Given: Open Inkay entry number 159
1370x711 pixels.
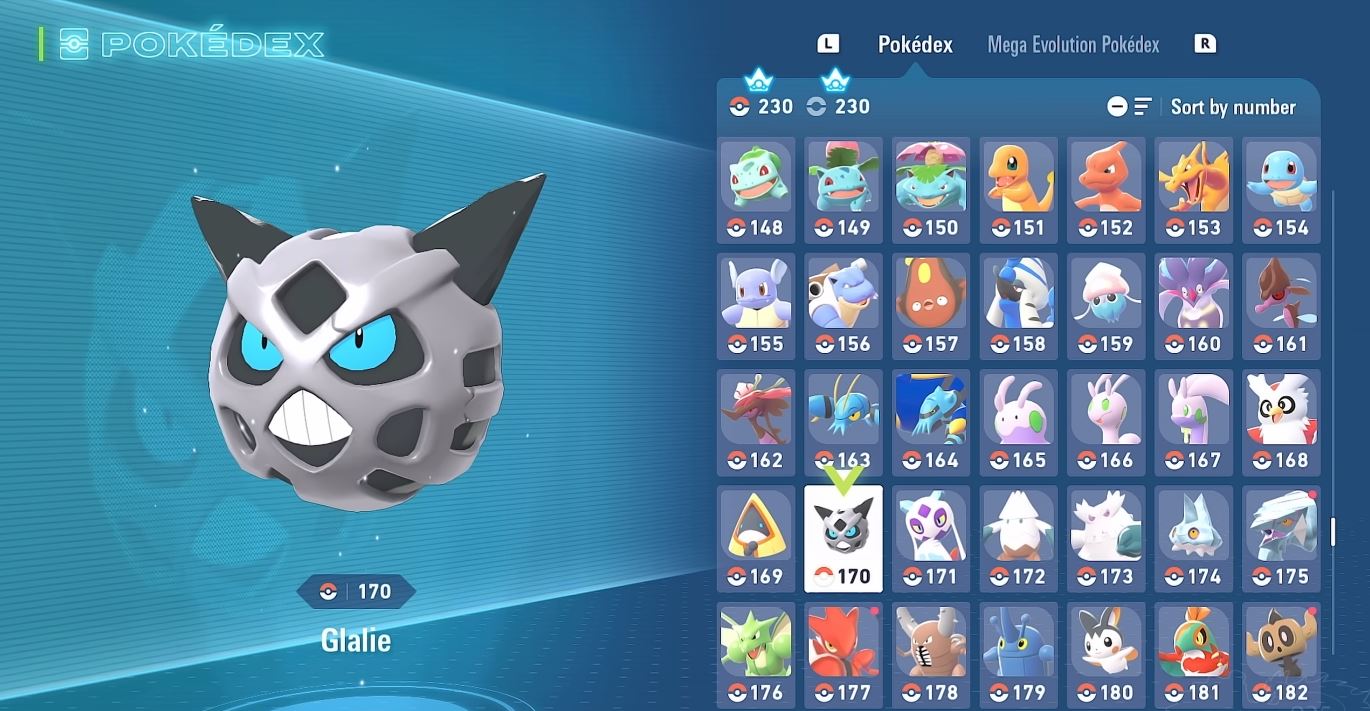Looking at the screenshot, I should tap(1106, 306).
